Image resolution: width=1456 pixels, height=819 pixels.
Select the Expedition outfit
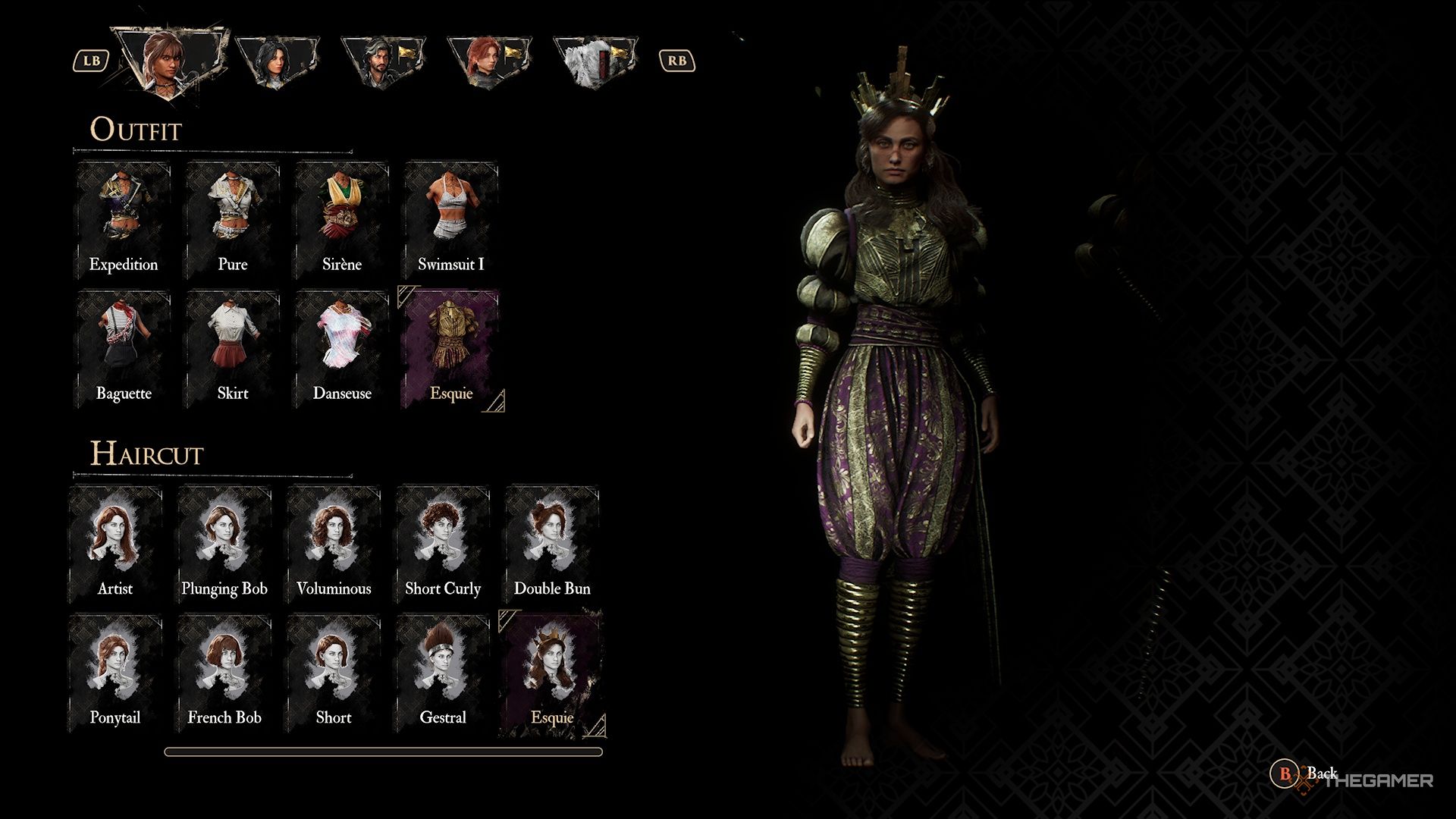(x=124, y=220)
